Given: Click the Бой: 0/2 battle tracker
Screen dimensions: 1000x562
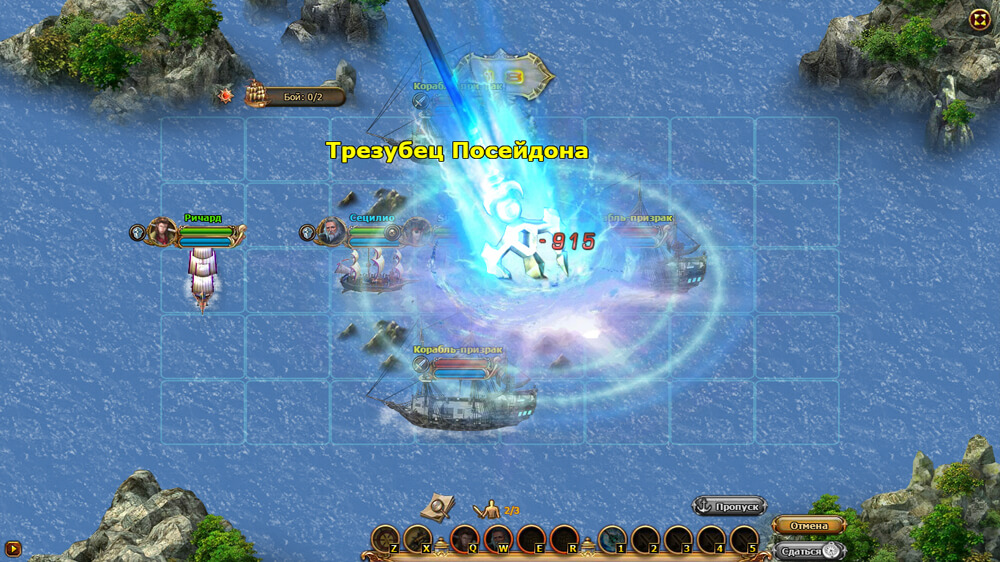Looking at the screenshot, I should coord(297,96).
